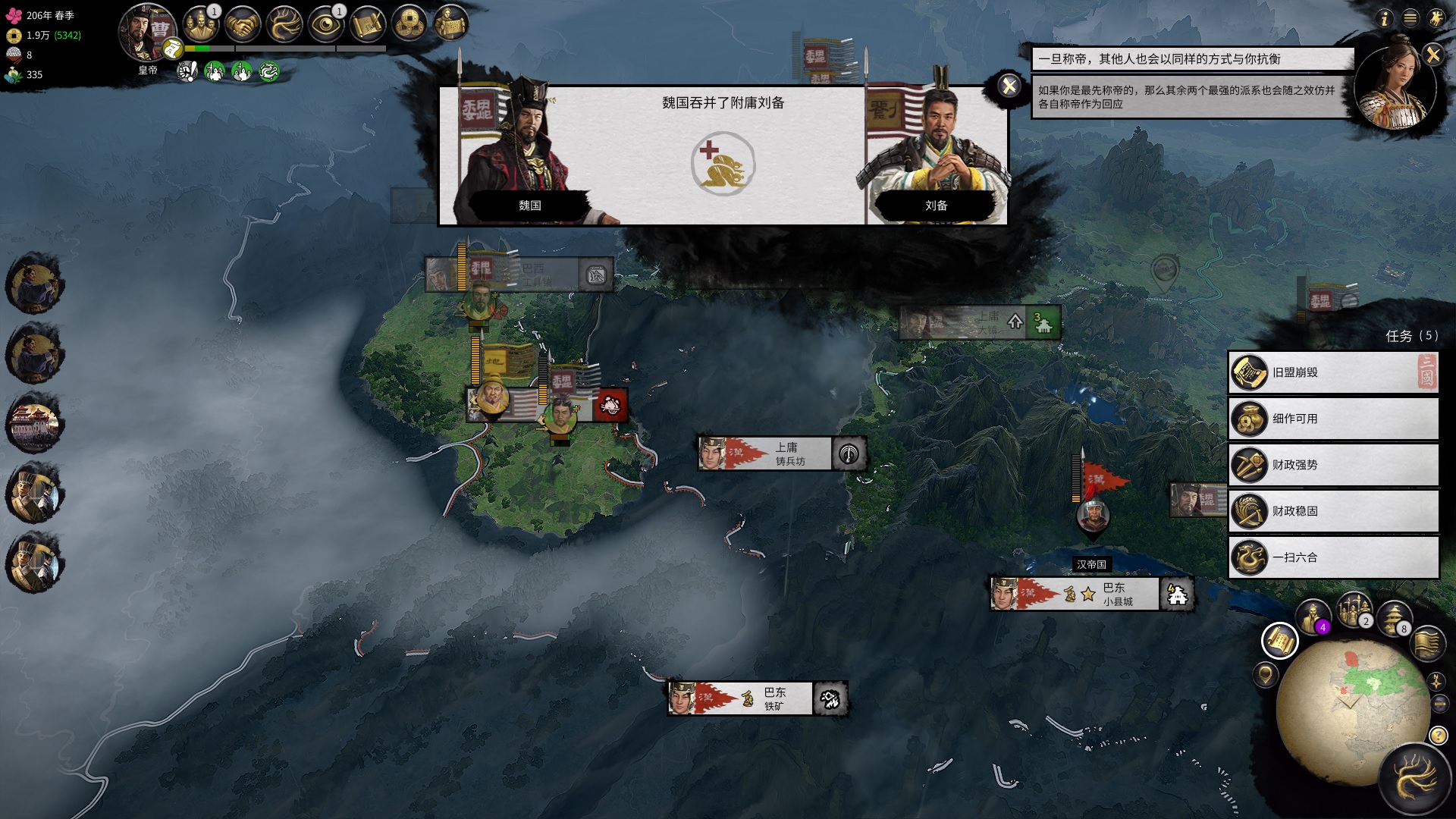Open the 财政稳固 mission
The height and width of the screenshot is (819, 1456).
click(x=1332, y=511)
